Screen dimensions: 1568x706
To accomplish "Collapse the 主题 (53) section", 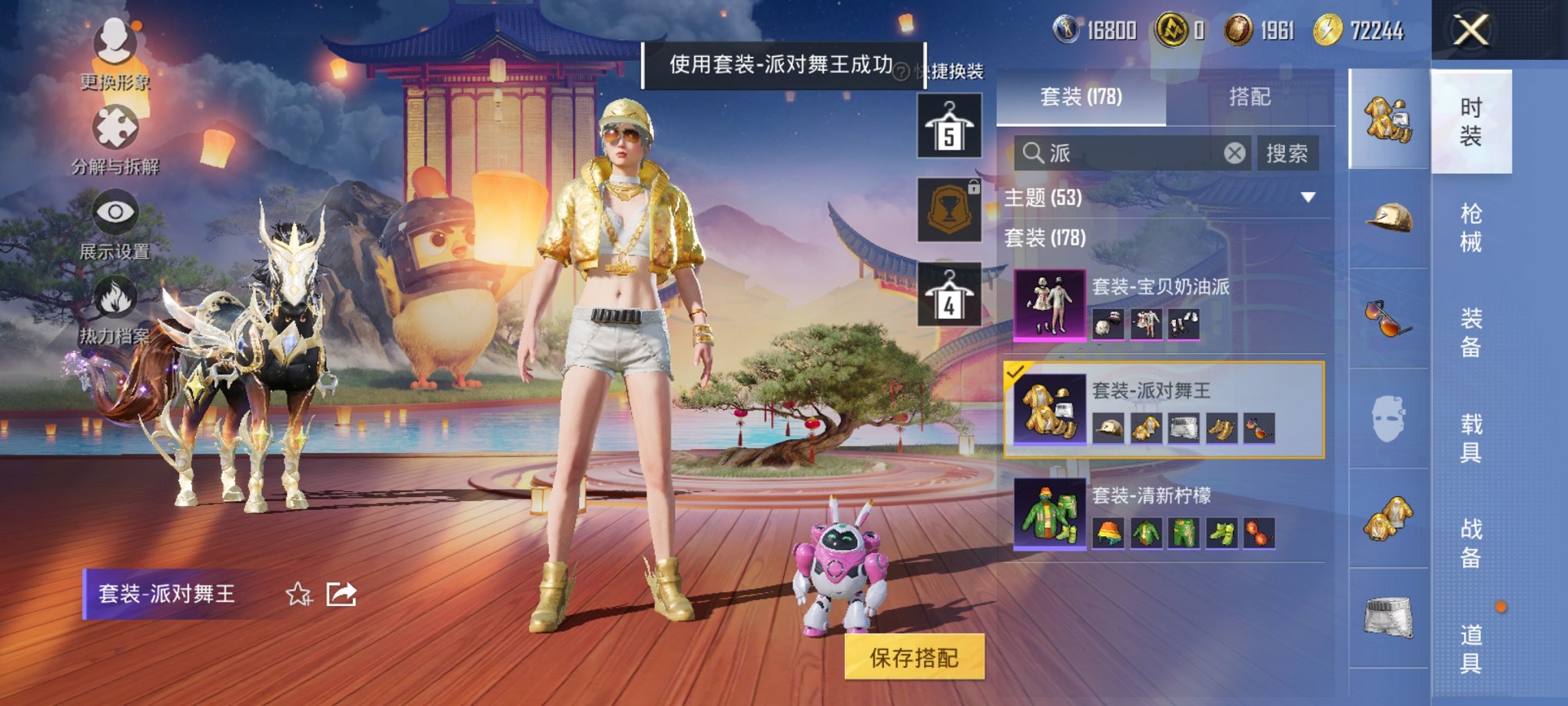I will (x=1307, y=196).
